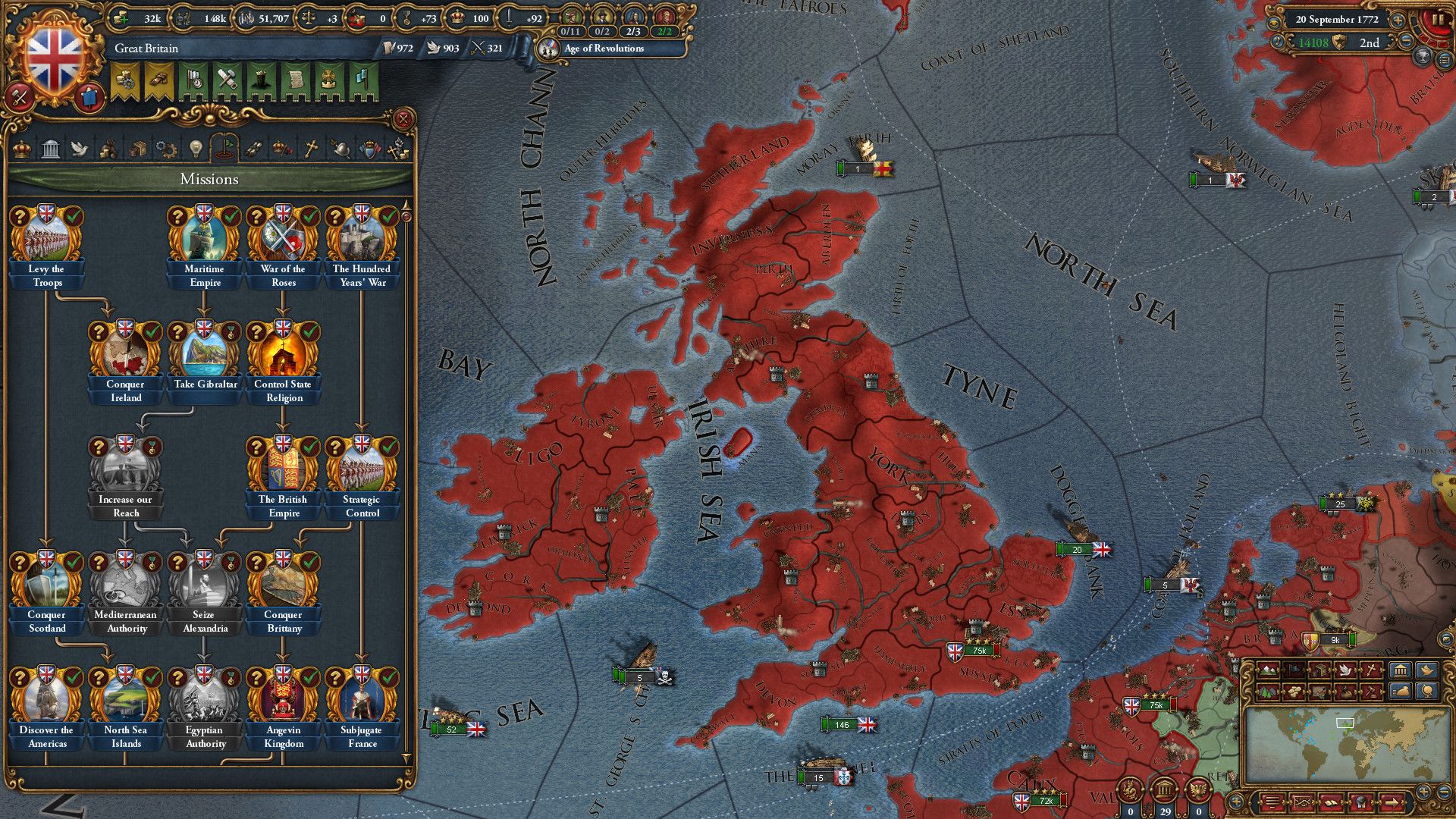Open the Diplomacy panel using the dove icon
This screenshot has height=819, width=1456.
click(x=79, y=149)
